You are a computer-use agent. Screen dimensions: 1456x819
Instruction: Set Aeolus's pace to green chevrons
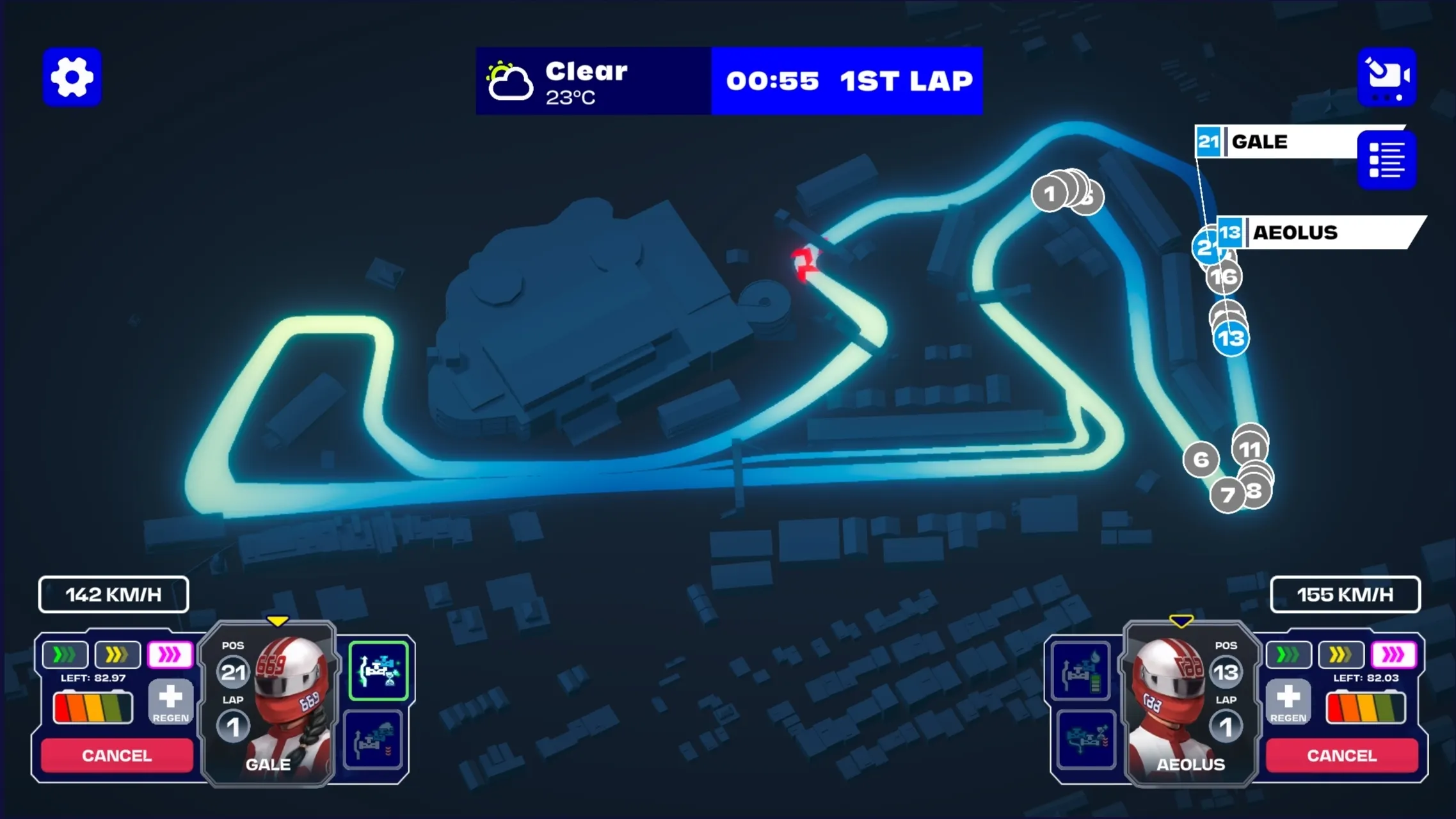coord(1288,655)
